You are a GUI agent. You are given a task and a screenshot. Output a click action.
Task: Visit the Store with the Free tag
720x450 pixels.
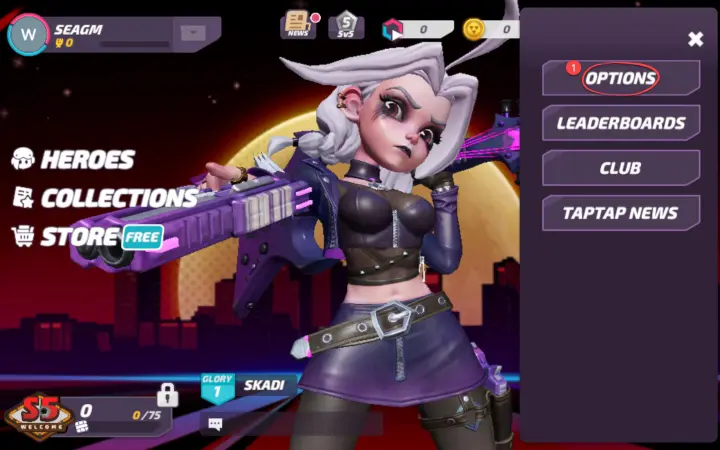[86, 237]
